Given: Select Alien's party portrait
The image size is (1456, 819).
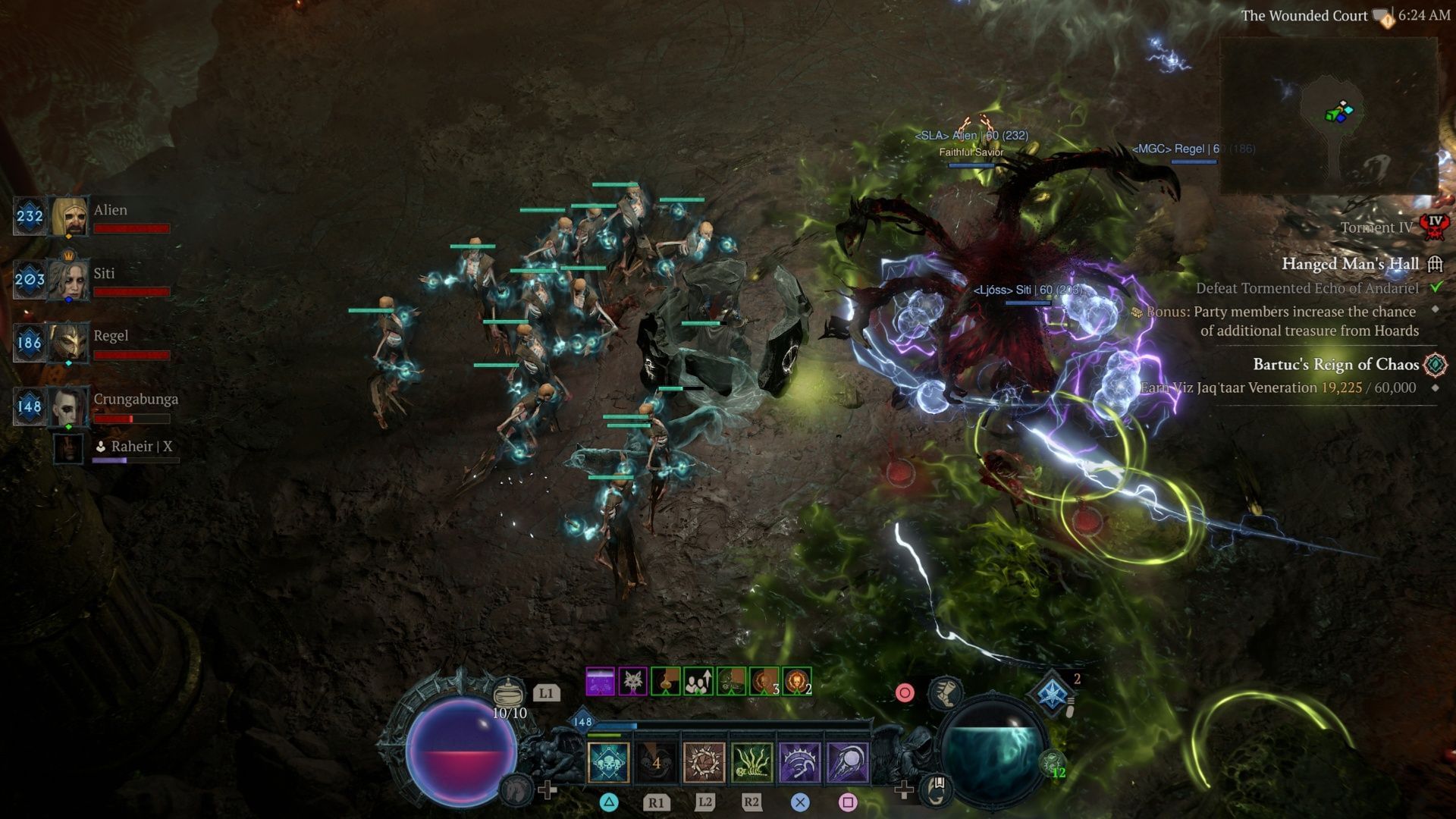Looking at the screenshot, I should (69, 217).
